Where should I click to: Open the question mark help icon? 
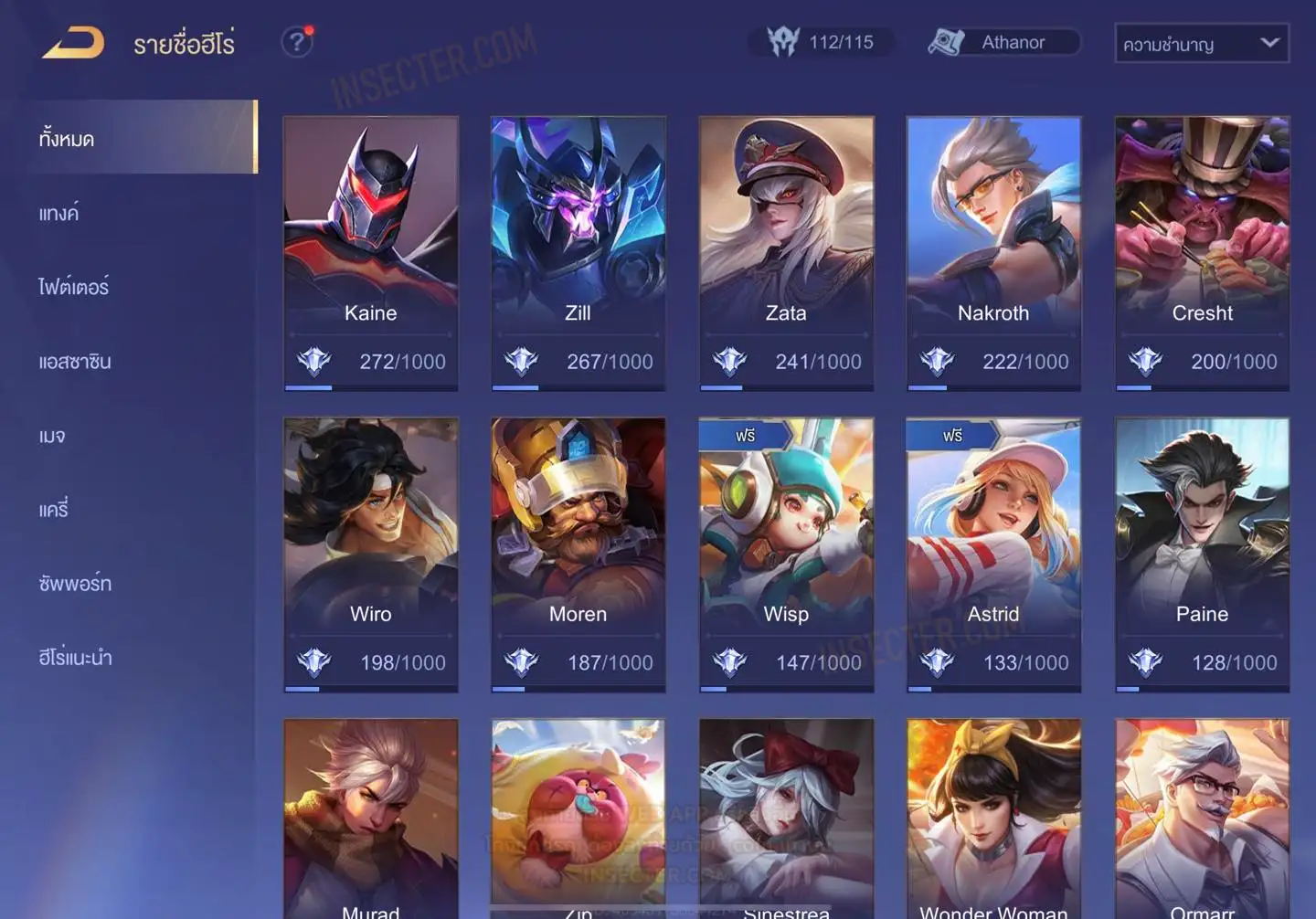(296, 42)
